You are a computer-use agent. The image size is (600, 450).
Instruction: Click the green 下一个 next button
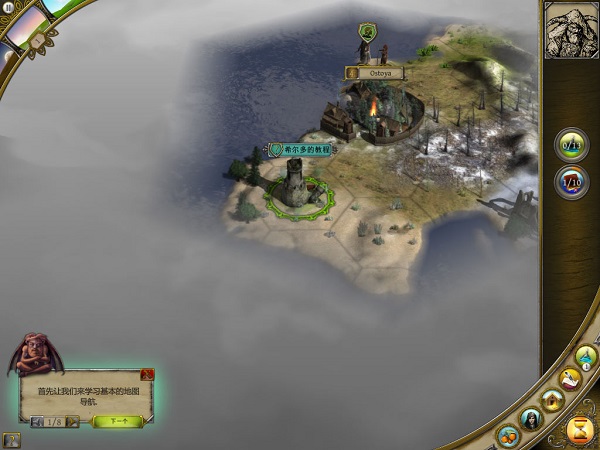click(117, 421)
